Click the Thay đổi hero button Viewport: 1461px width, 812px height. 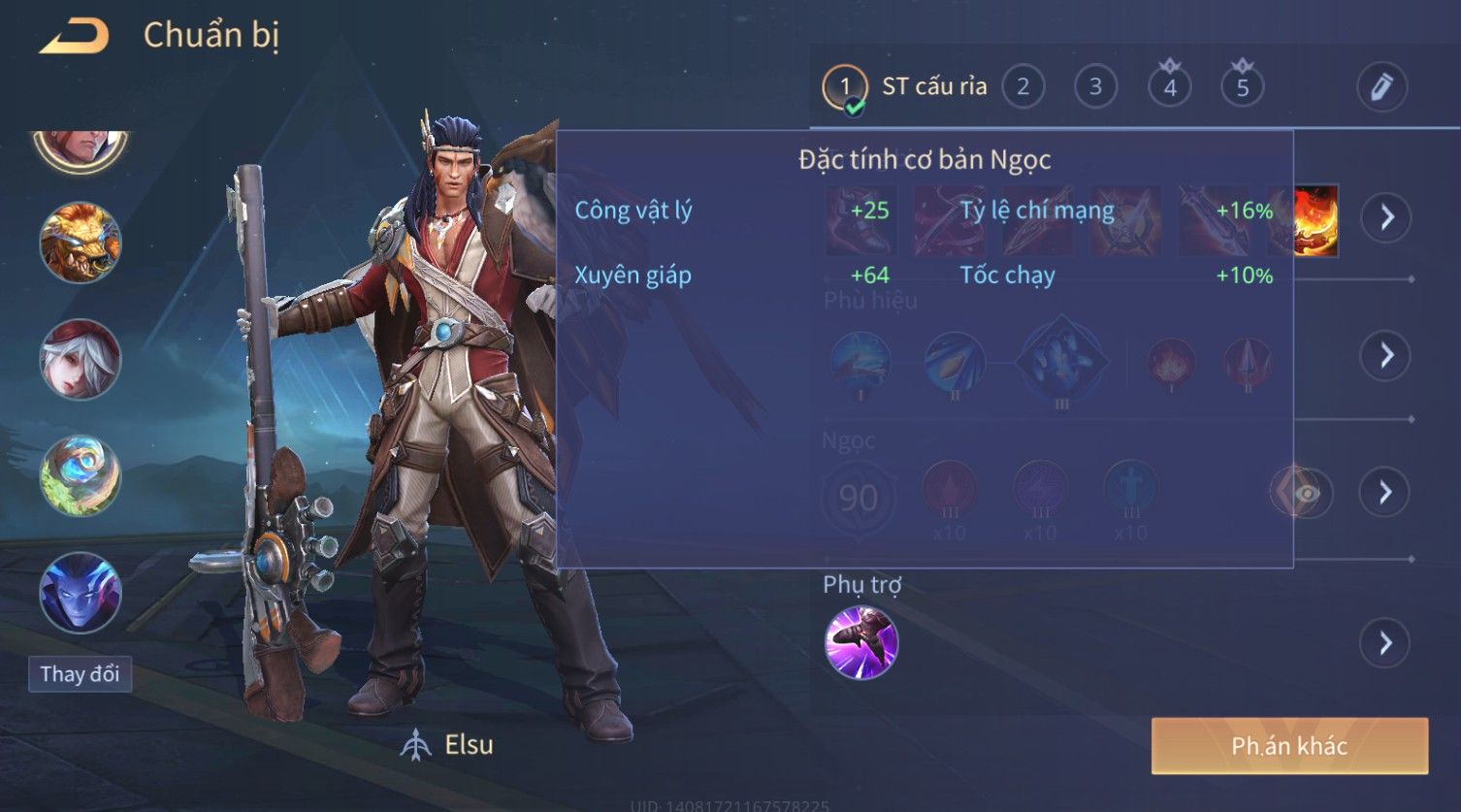pyautogui.click(x=80, y=674)
